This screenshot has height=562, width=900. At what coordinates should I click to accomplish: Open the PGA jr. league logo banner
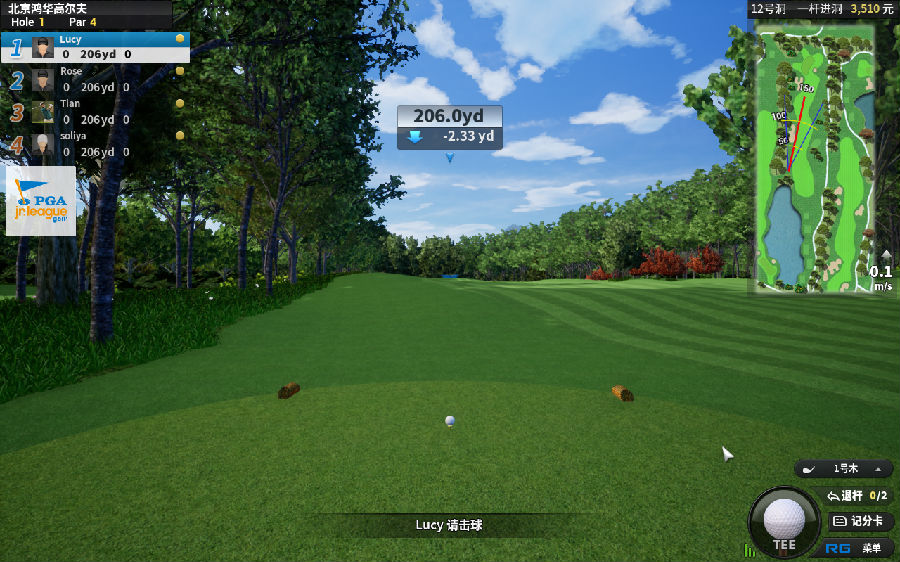click(41, 200)
